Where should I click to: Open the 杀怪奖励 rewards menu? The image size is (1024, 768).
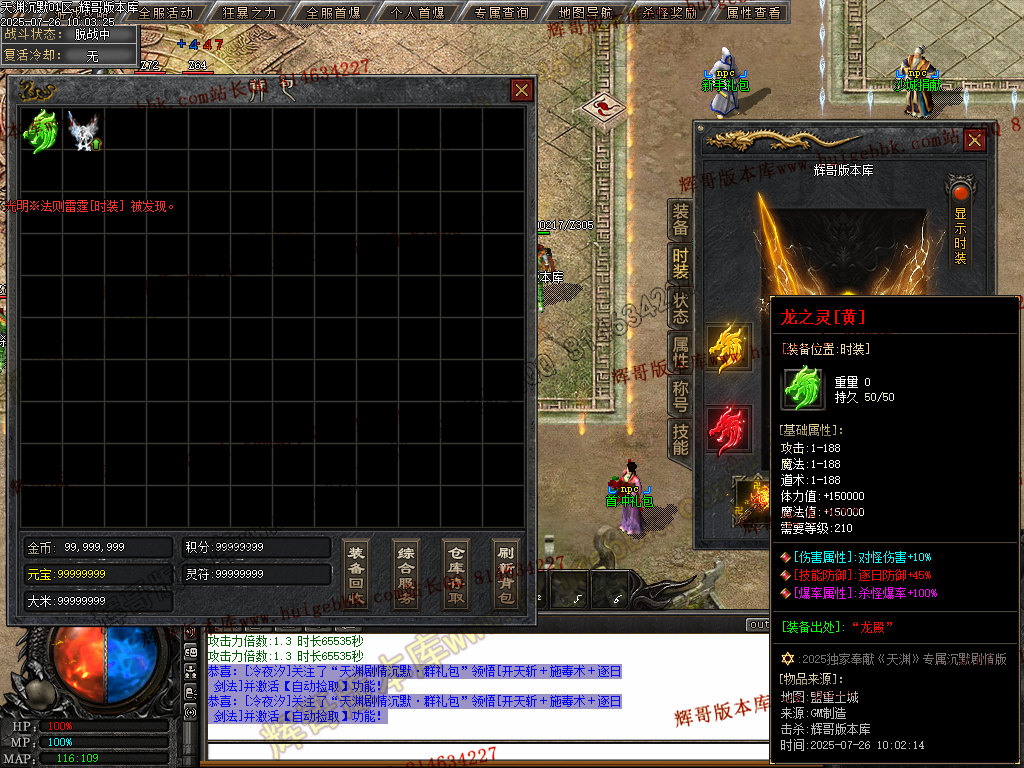tap(670, 13)
